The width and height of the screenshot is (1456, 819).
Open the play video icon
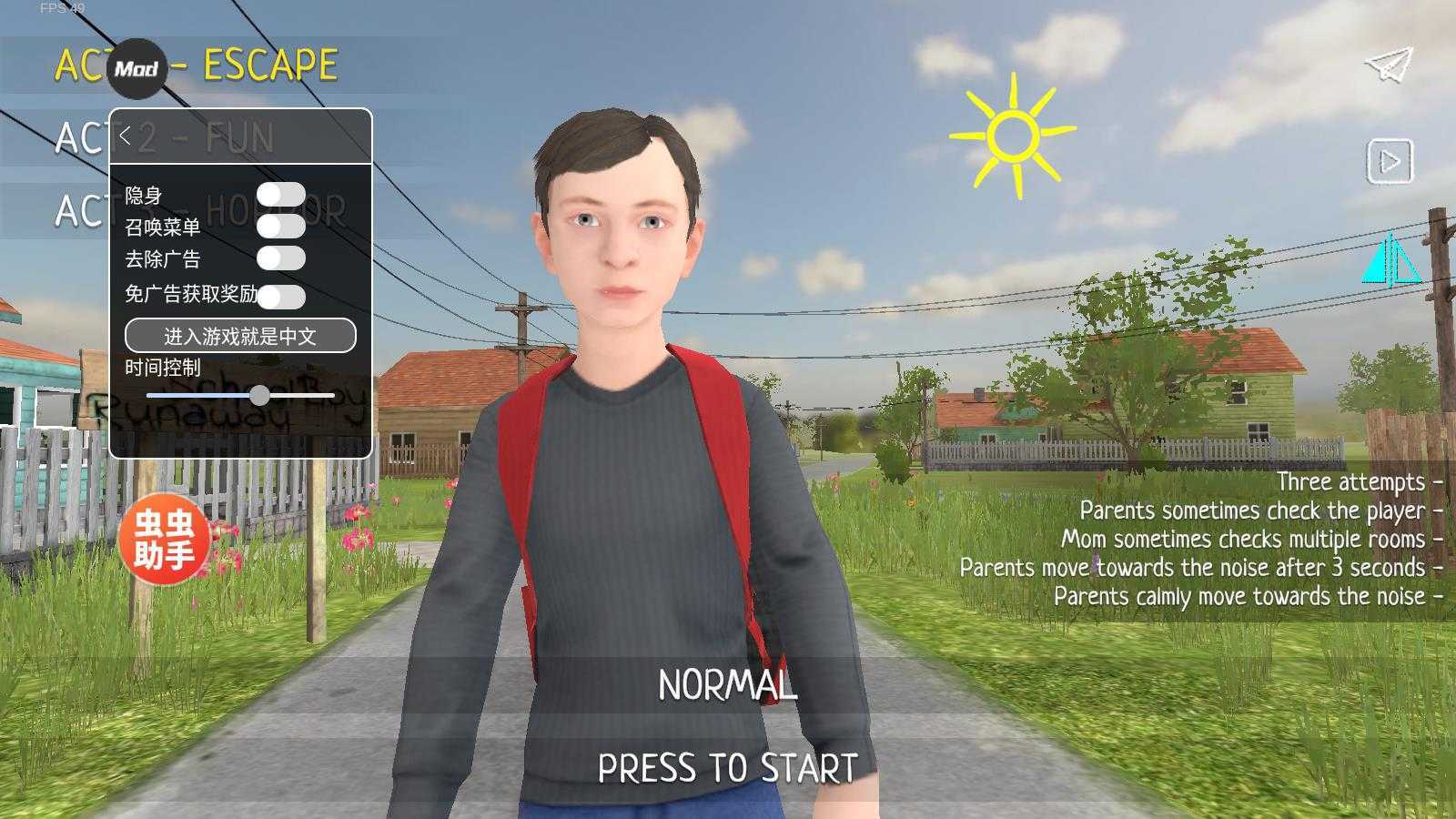point(1390,161)
